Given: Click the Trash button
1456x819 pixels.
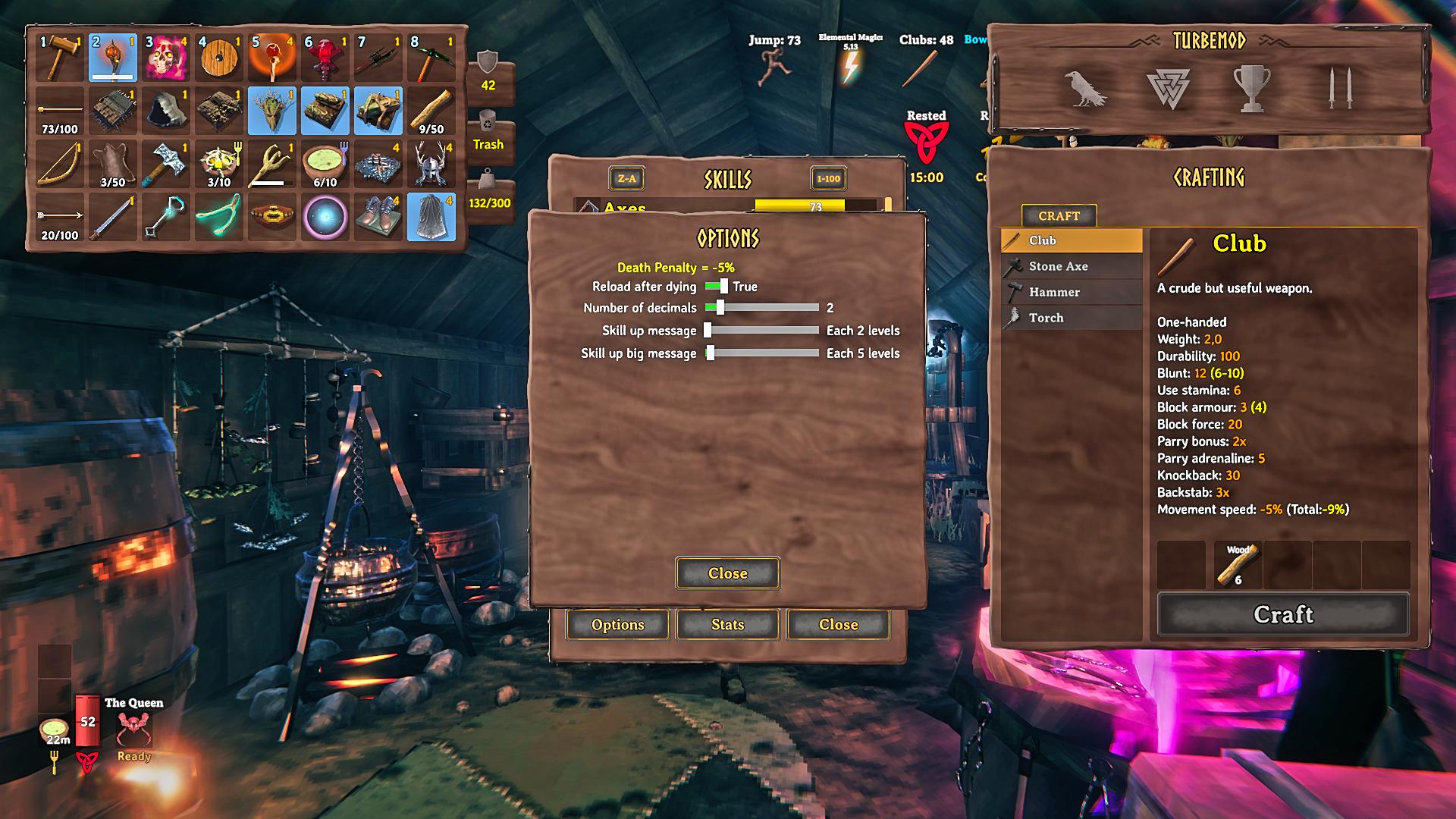Looking at the screenshot, I should 488,133.
